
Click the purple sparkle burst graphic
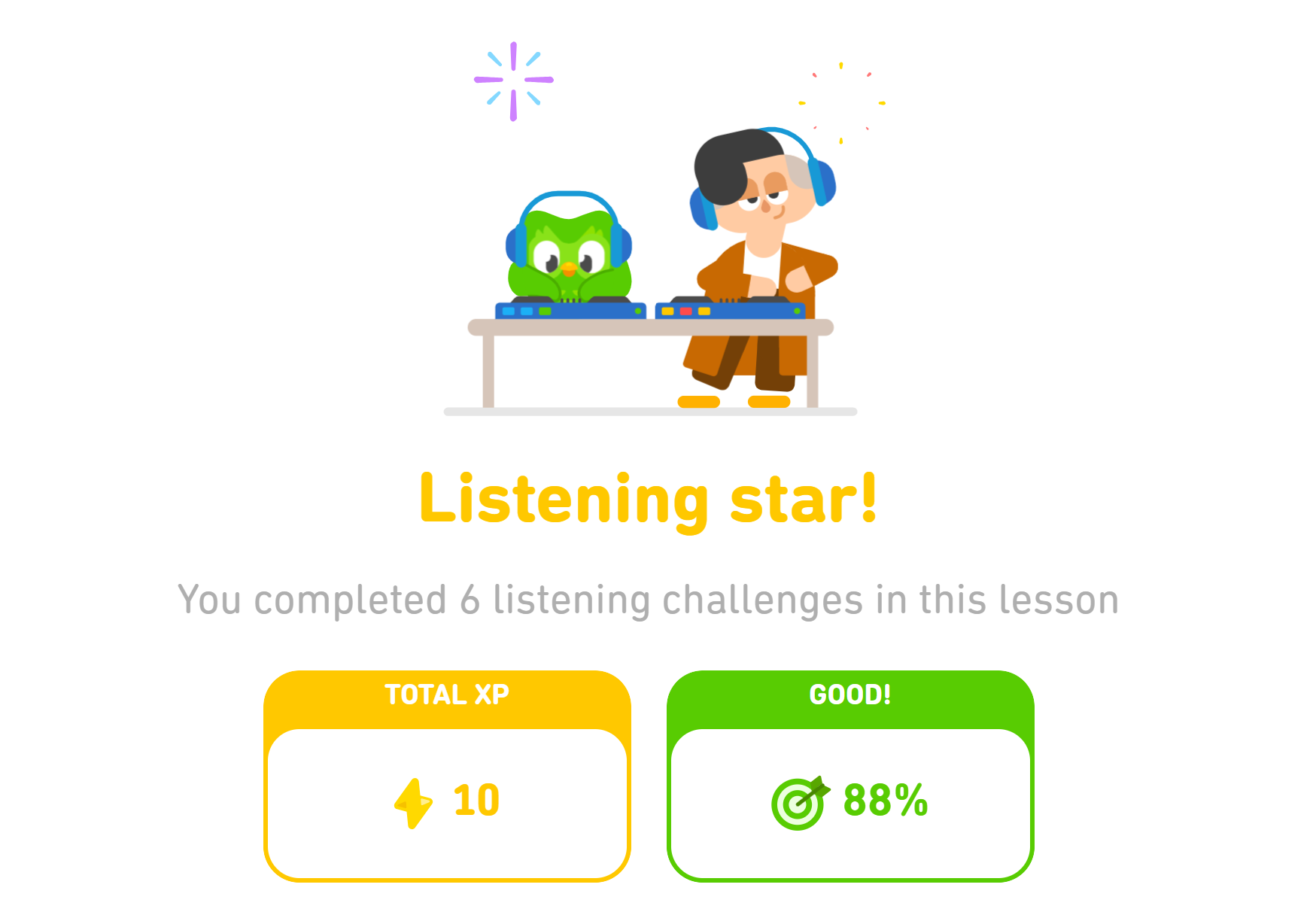514,81
